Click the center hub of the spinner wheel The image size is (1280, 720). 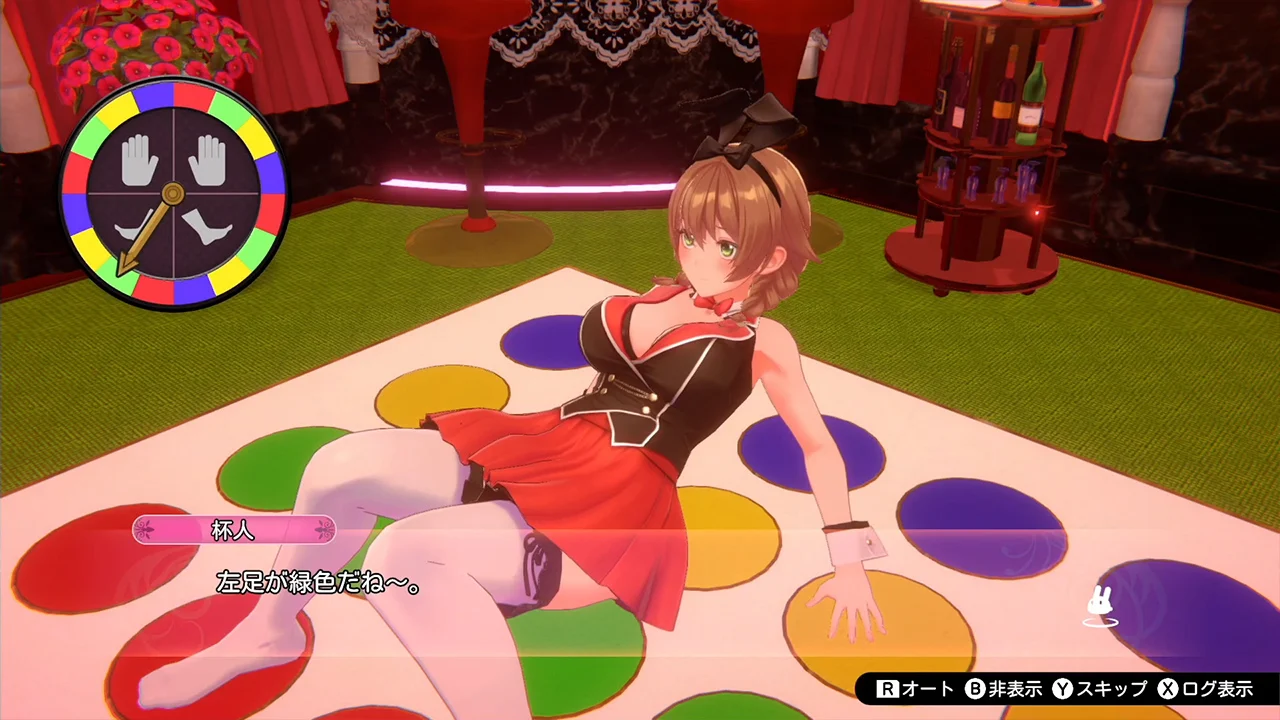(173, 193)
